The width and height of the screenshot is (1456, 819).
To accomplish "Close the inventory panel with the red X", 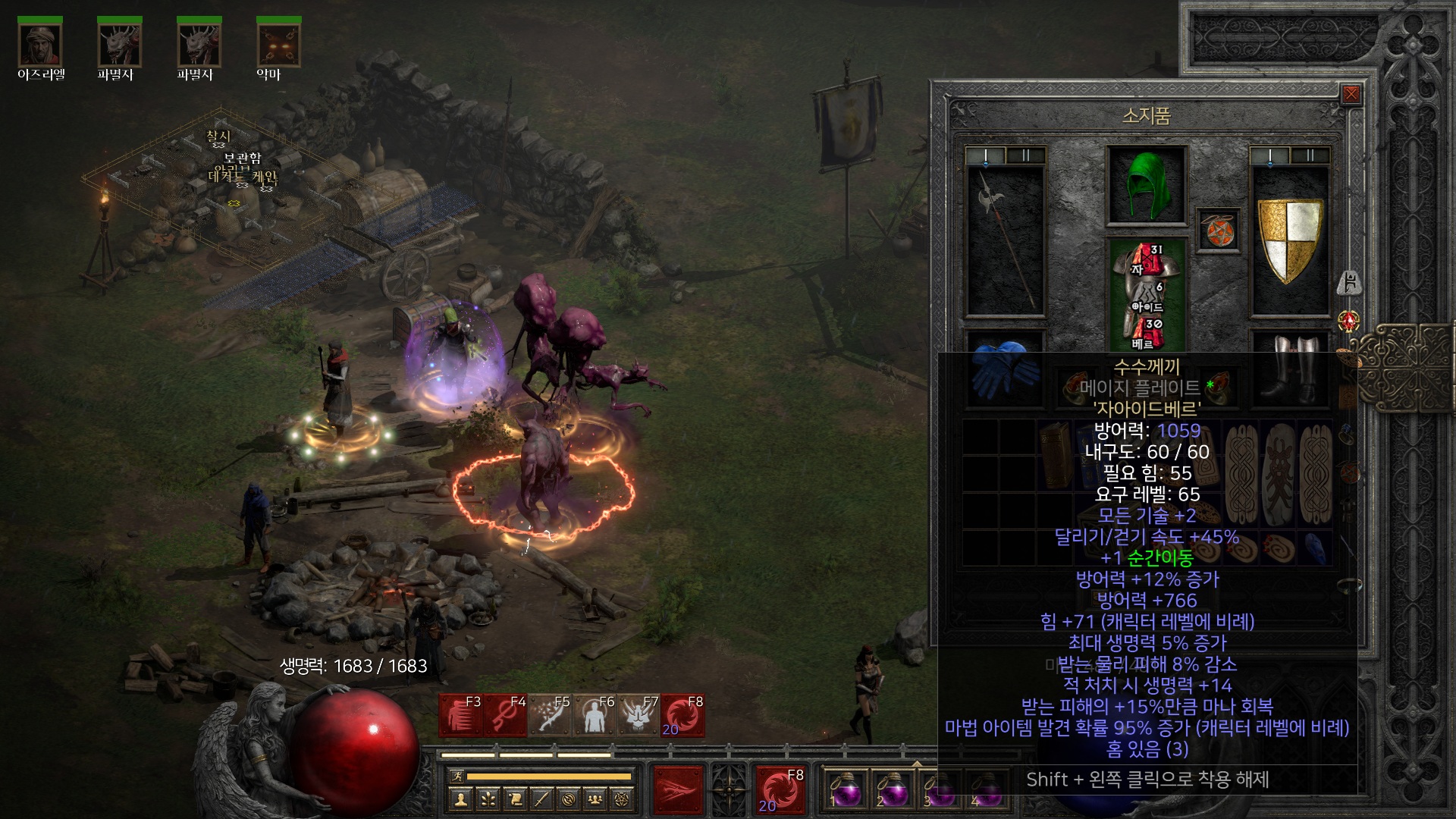I will (x=1351, y=95).
